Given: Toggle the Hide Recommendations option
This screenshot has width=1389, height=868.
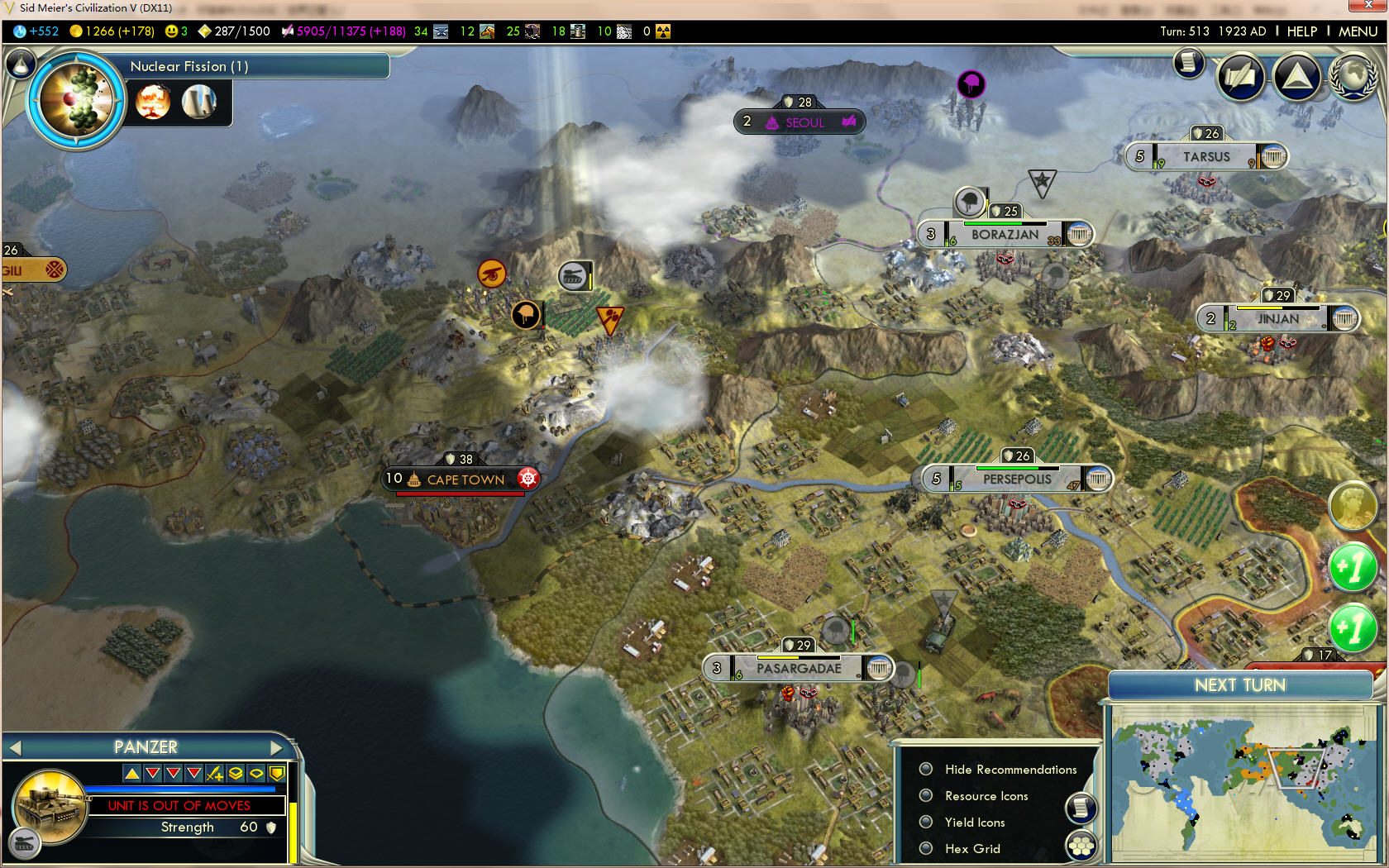Looking at the screenshot, I should point(927,770).
